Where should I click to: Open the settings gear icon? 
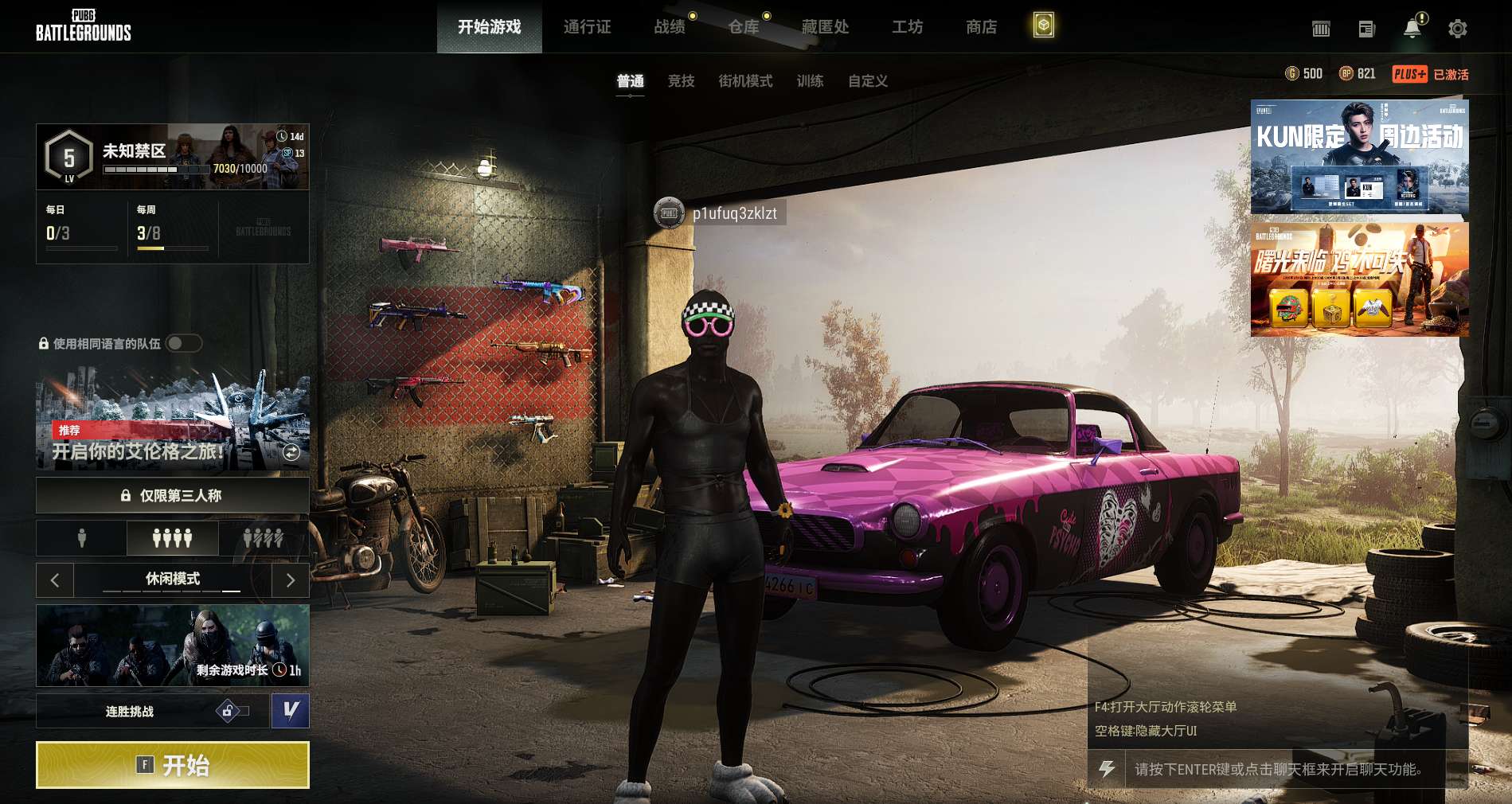coord(1457,29)
